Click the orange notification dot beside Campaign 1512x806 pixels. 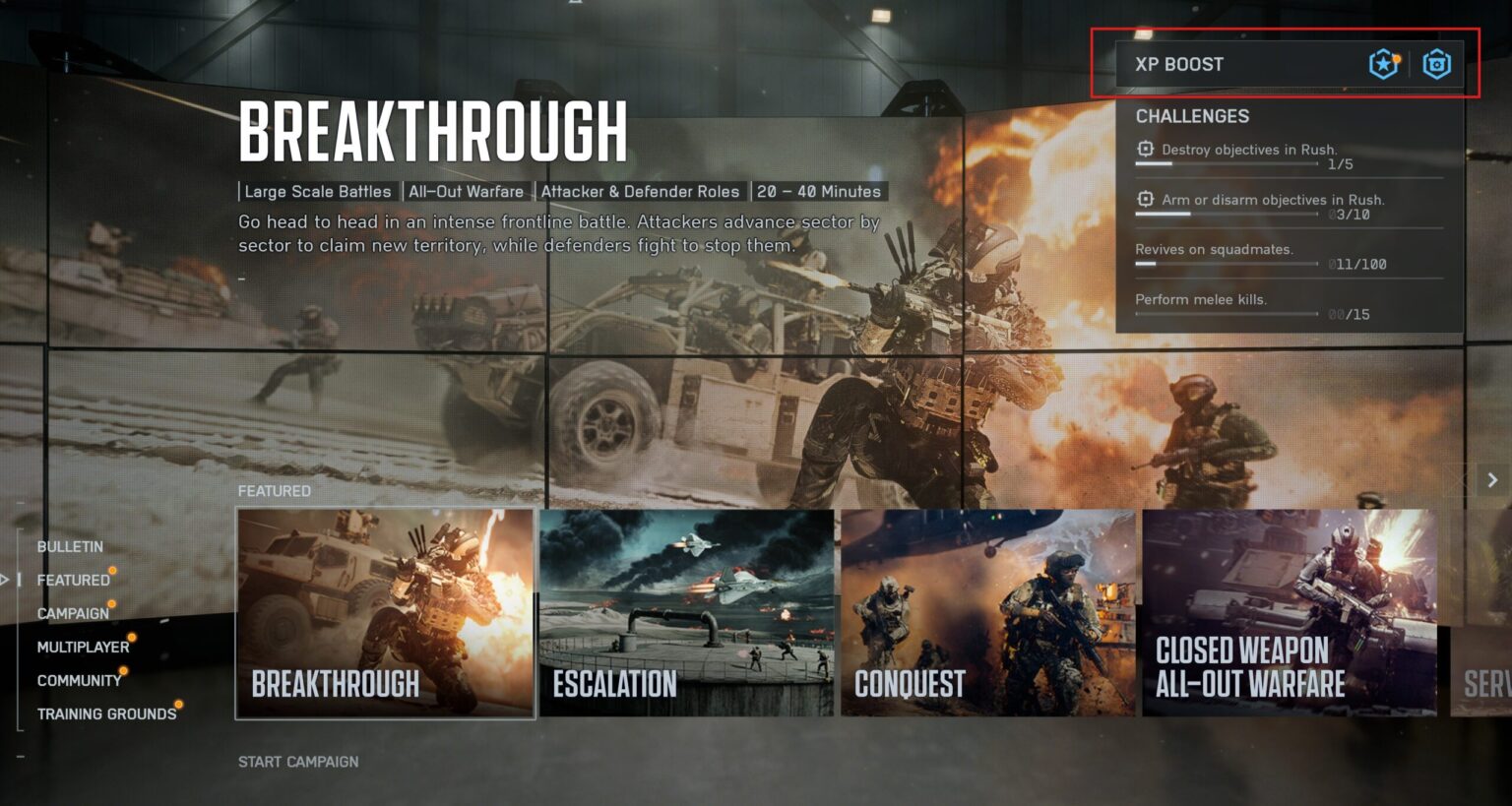click(x=112, y=603)
